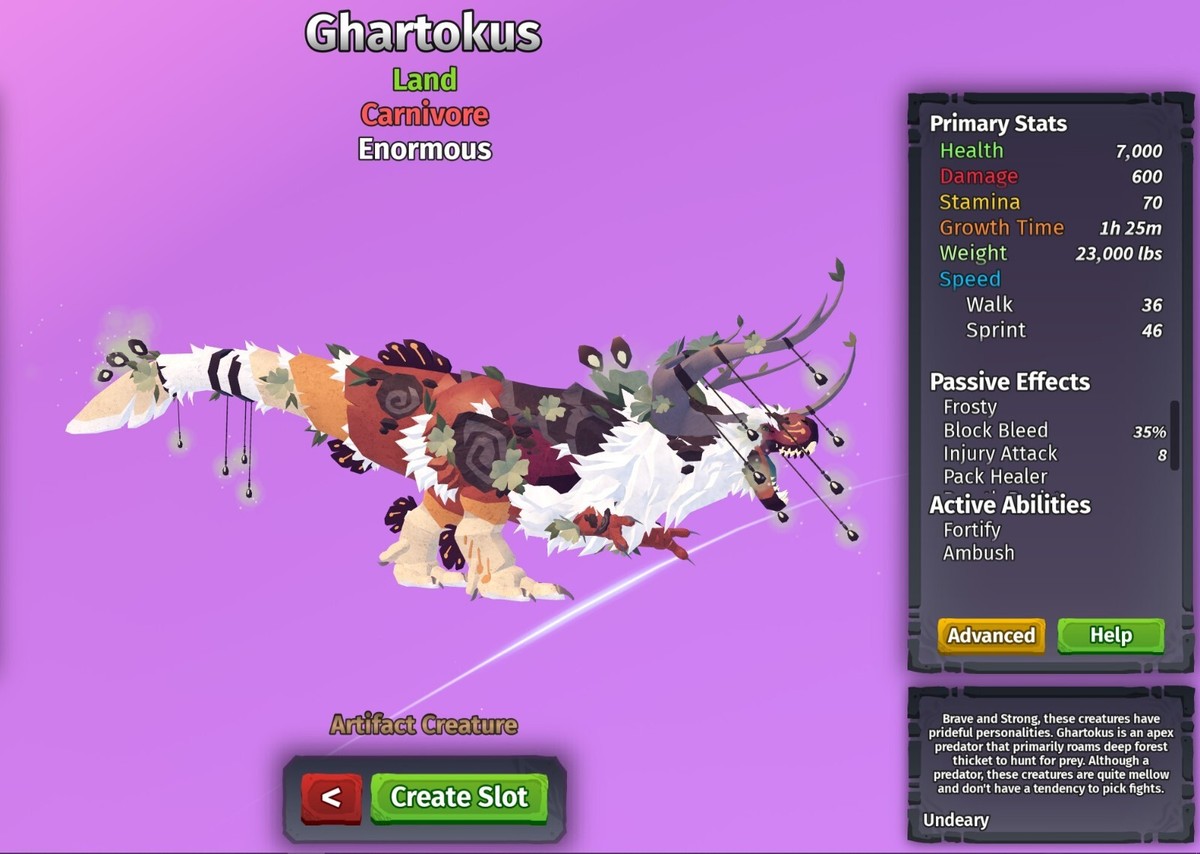The width and height of the screenshot is (1200, 854).
Task: Go back with the red arrow button
Action: coord(332,797)
